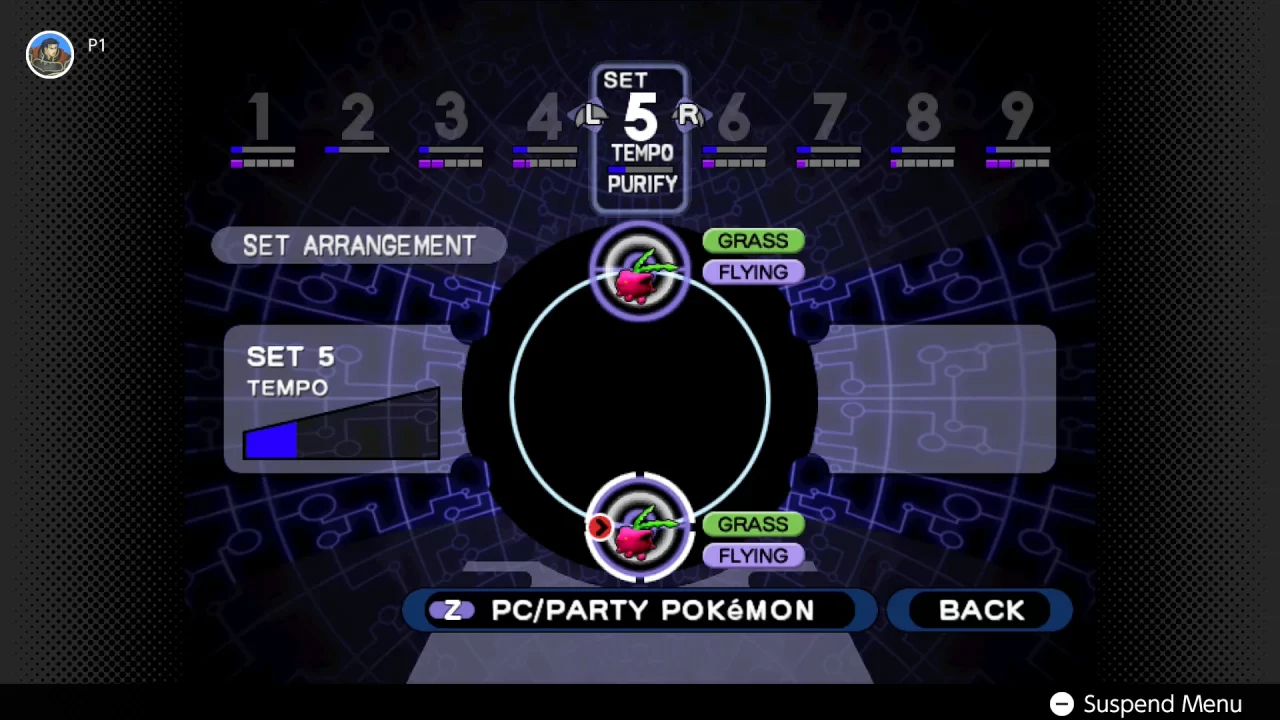This screenshot has height=720, width=1280.
Task: Open PC/PARTY POKéMON
Action: click(x=655, y=611)
